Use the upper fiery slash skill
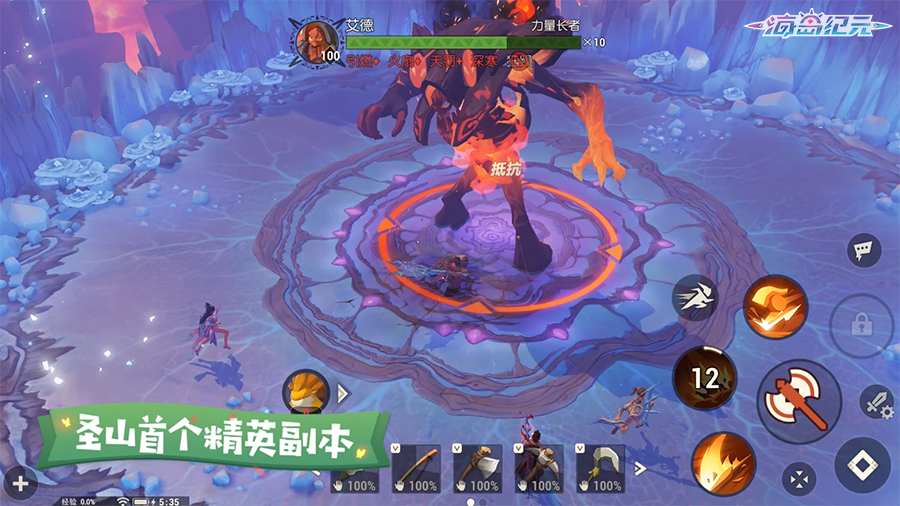This screenshot has width=900, height=506. (x=775, y=306)
